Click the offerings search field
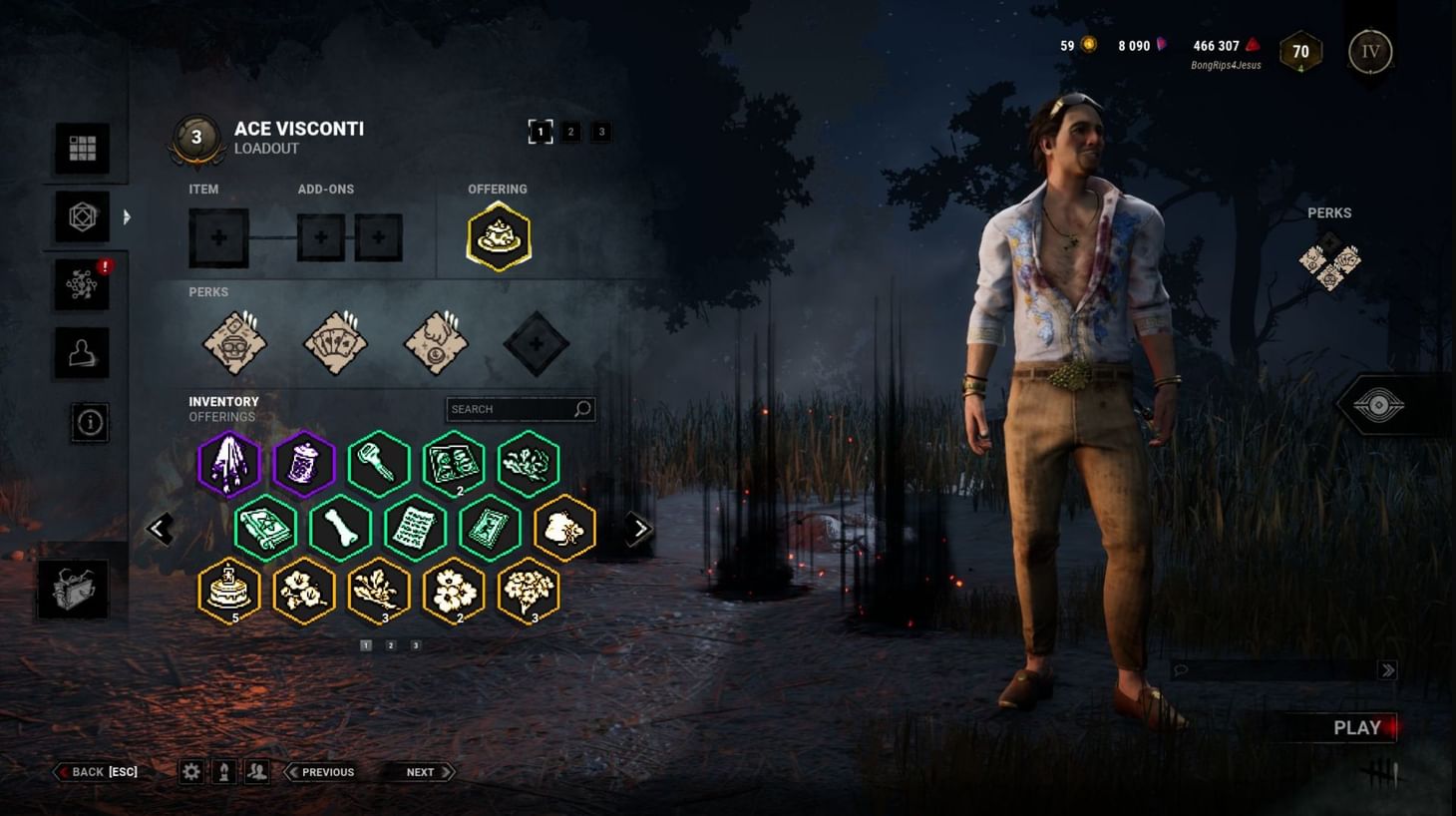 (x=519, y=408)
